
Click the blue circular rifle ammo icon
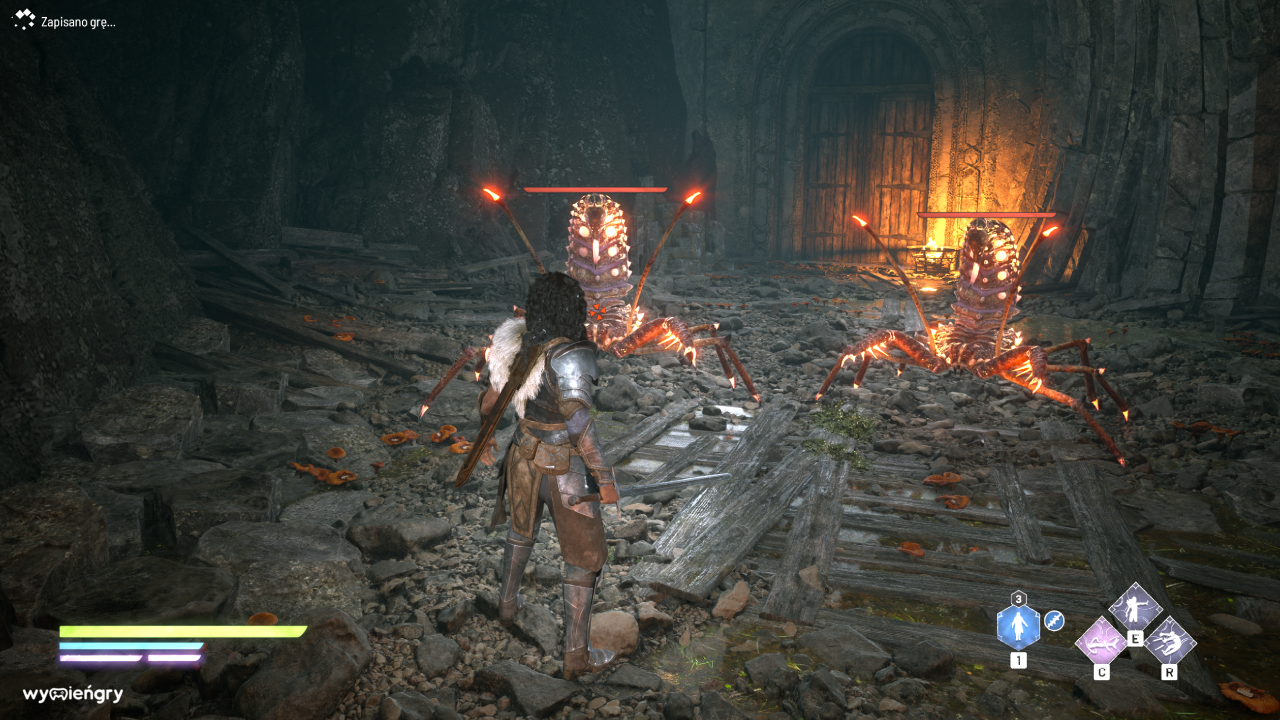(x=1054, y=620)
